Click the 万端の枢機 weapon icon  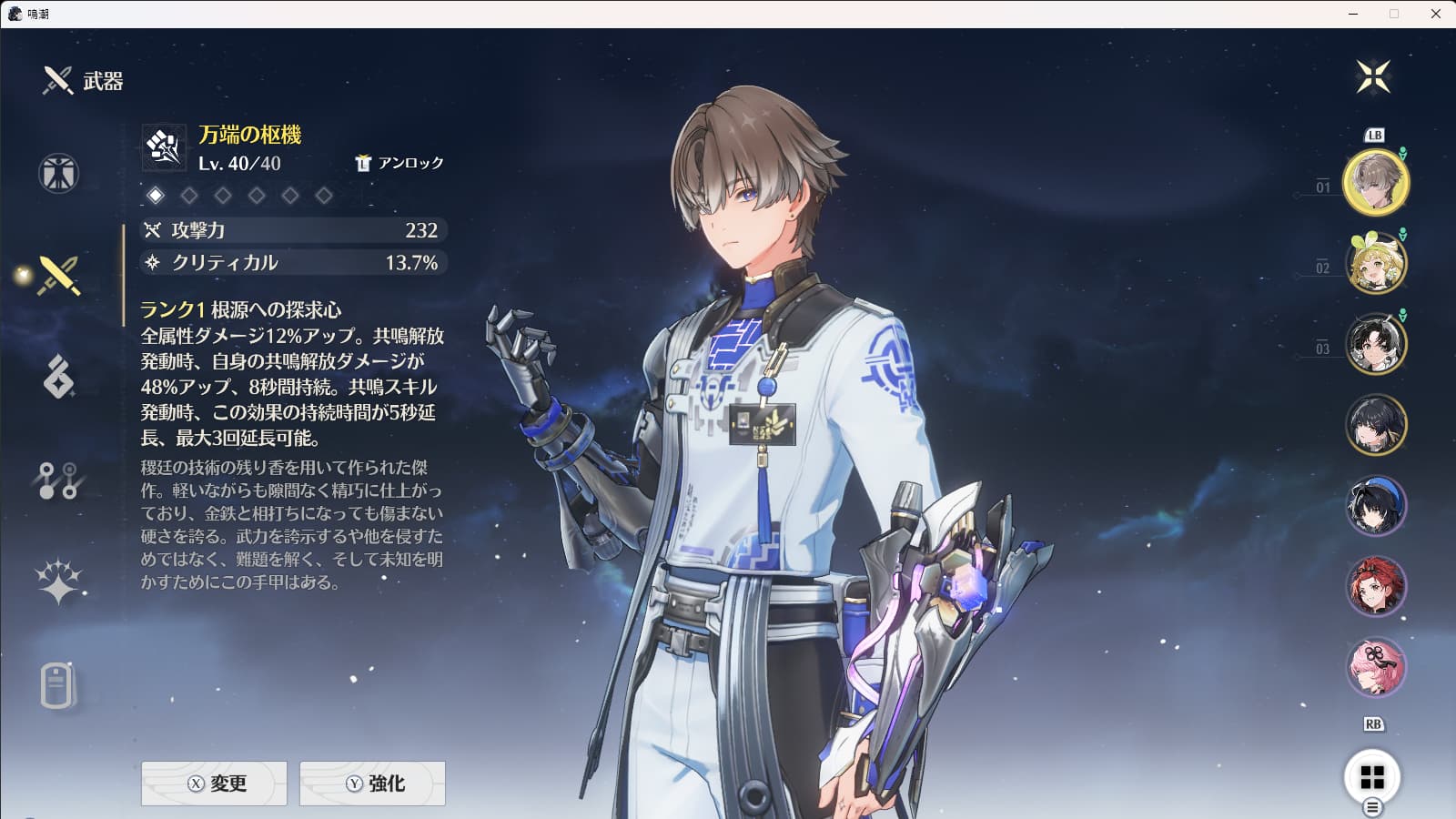(x=164, y=147)
